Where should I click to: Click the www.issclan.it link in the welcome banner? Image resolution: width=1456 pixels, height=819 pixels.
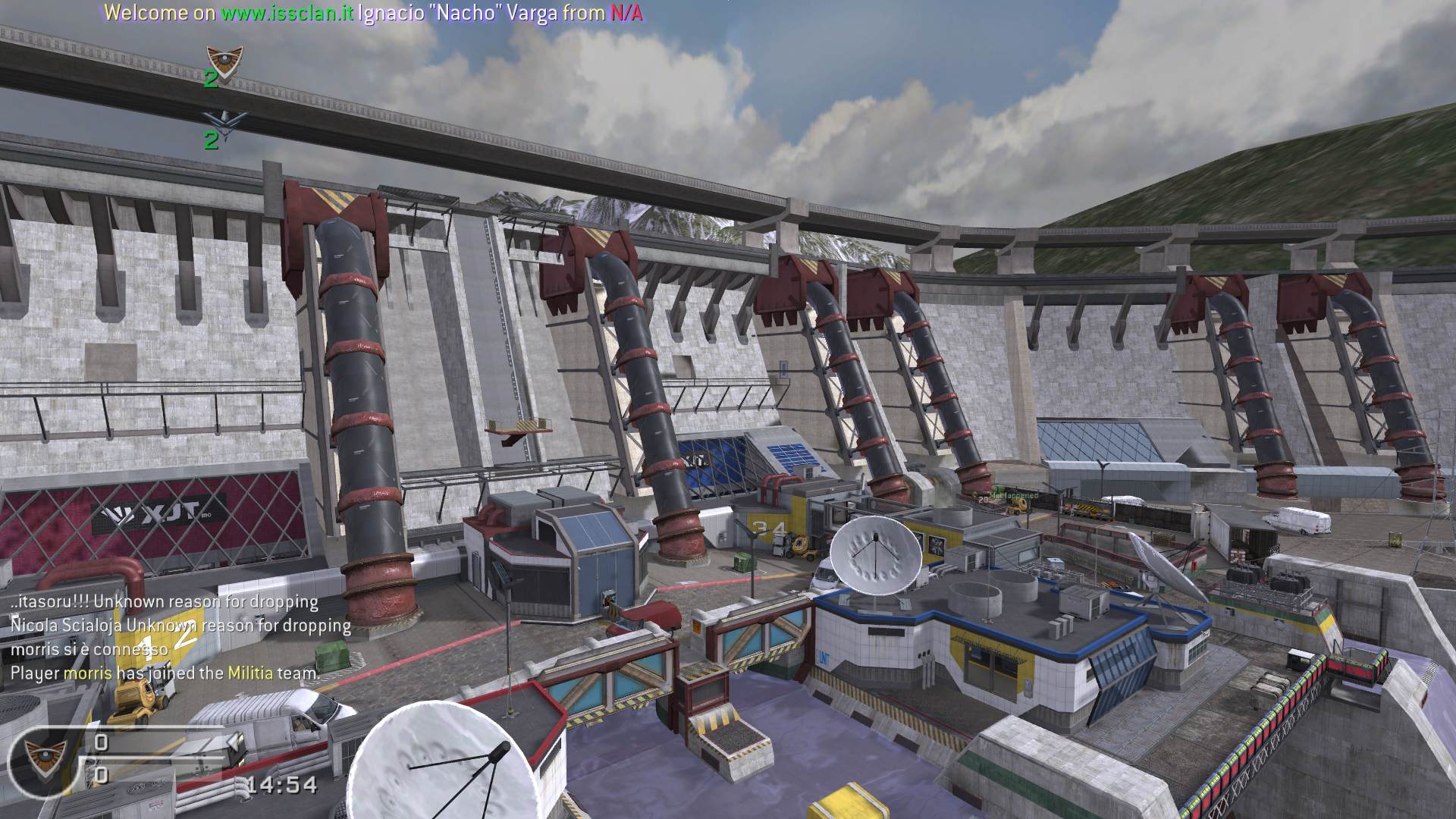coord(287,13)
